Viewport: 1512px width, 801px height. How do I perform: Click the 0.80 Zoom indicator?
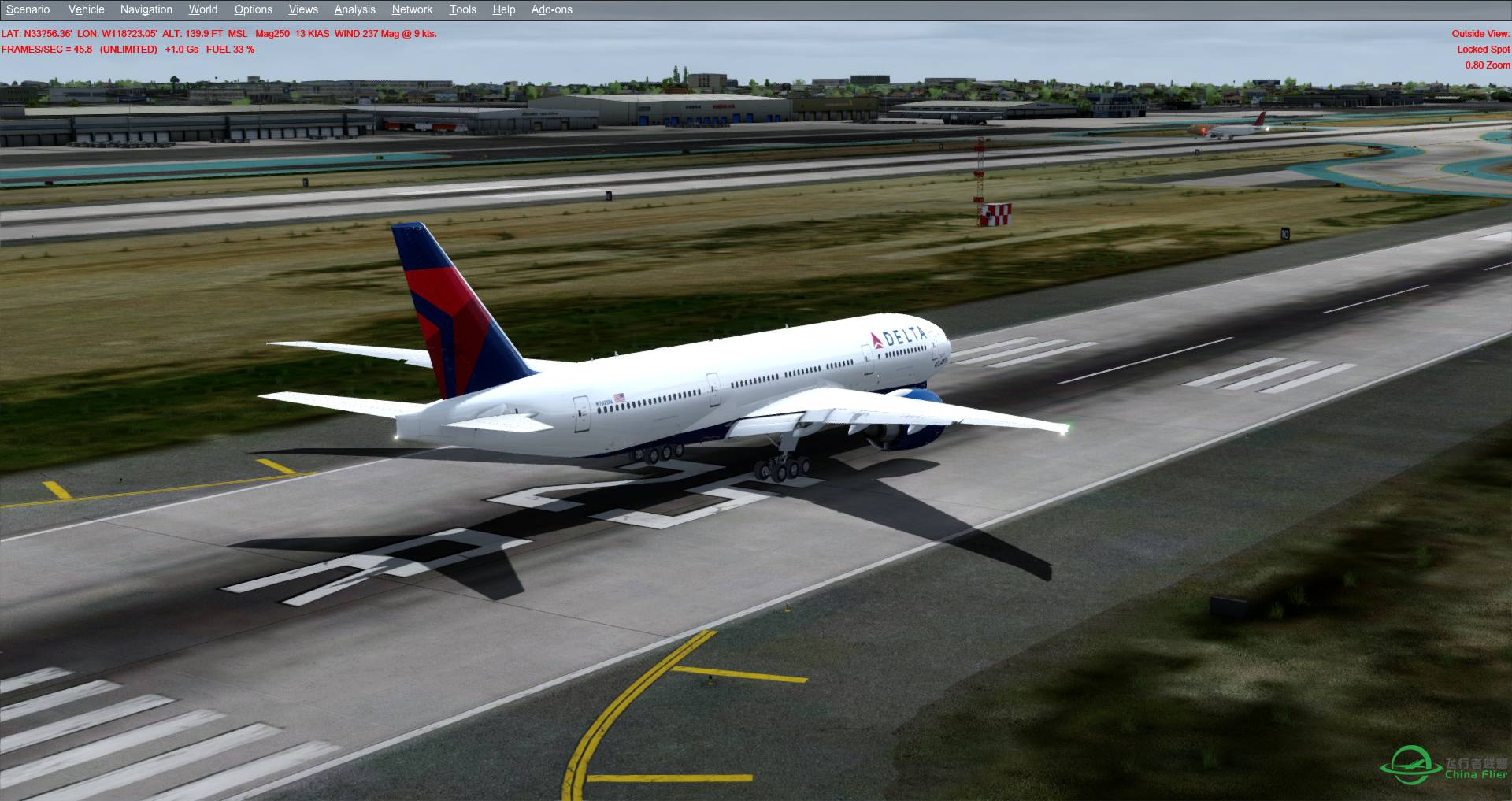(1487, 64)
